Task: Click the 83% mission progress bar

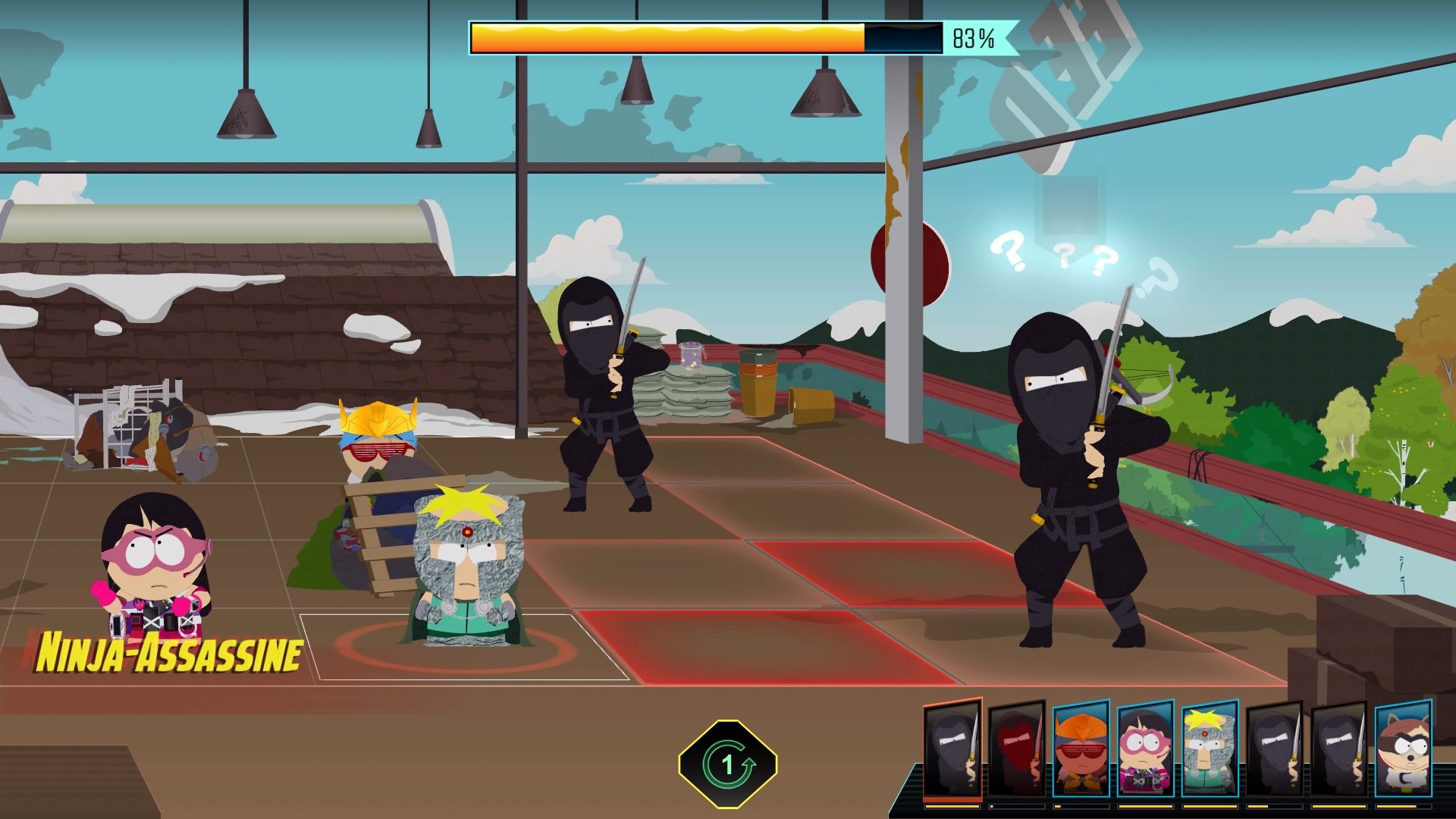Action: pos(705,36)
